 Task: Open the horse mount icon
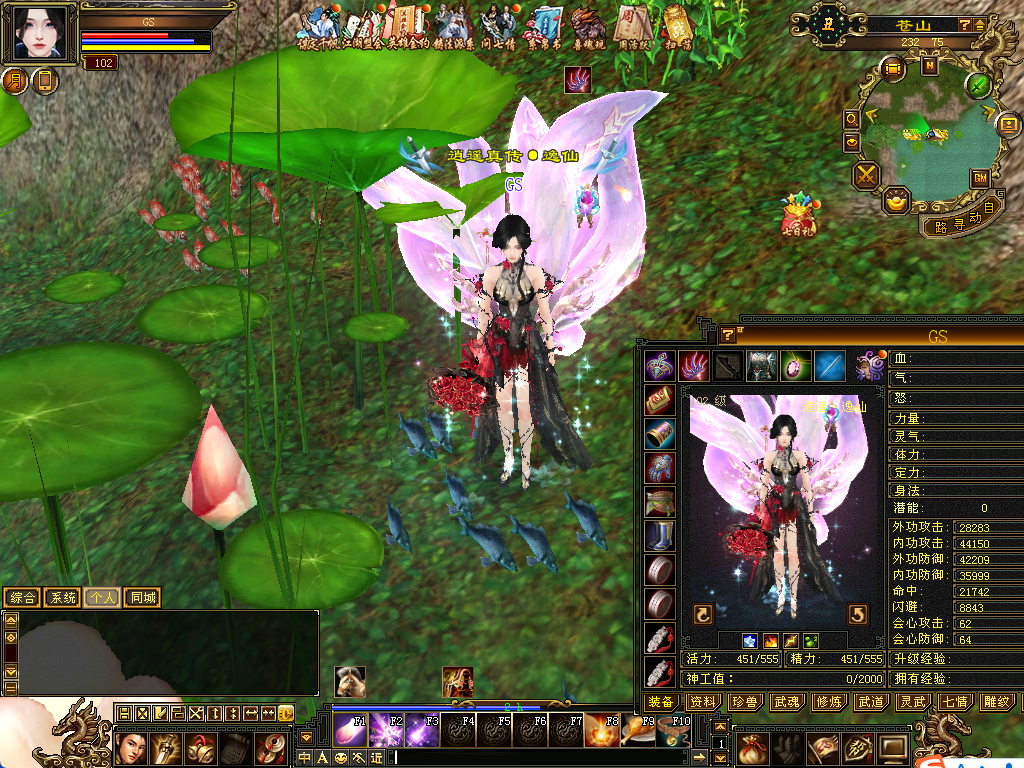click(x=349, y=681)
